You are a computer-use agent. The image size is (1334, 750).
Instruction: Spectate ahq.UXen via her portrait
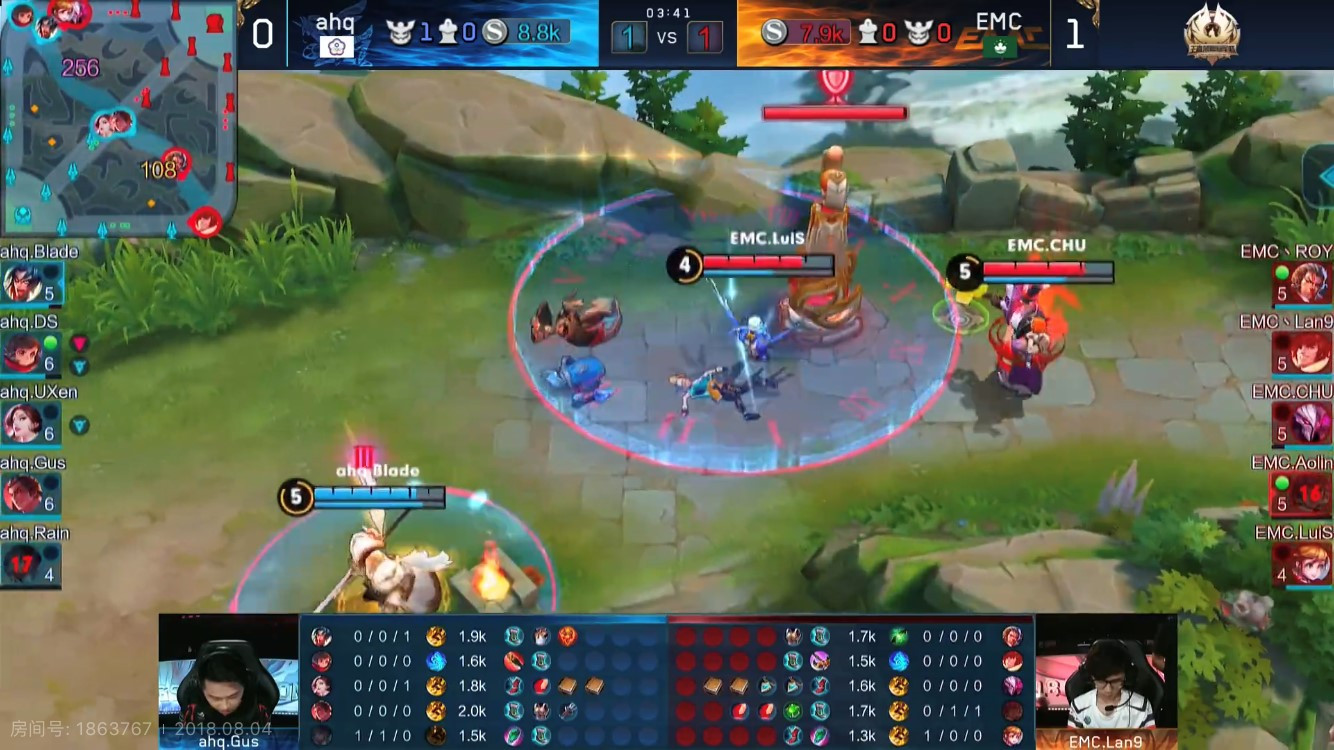click(x=22, y=423)
